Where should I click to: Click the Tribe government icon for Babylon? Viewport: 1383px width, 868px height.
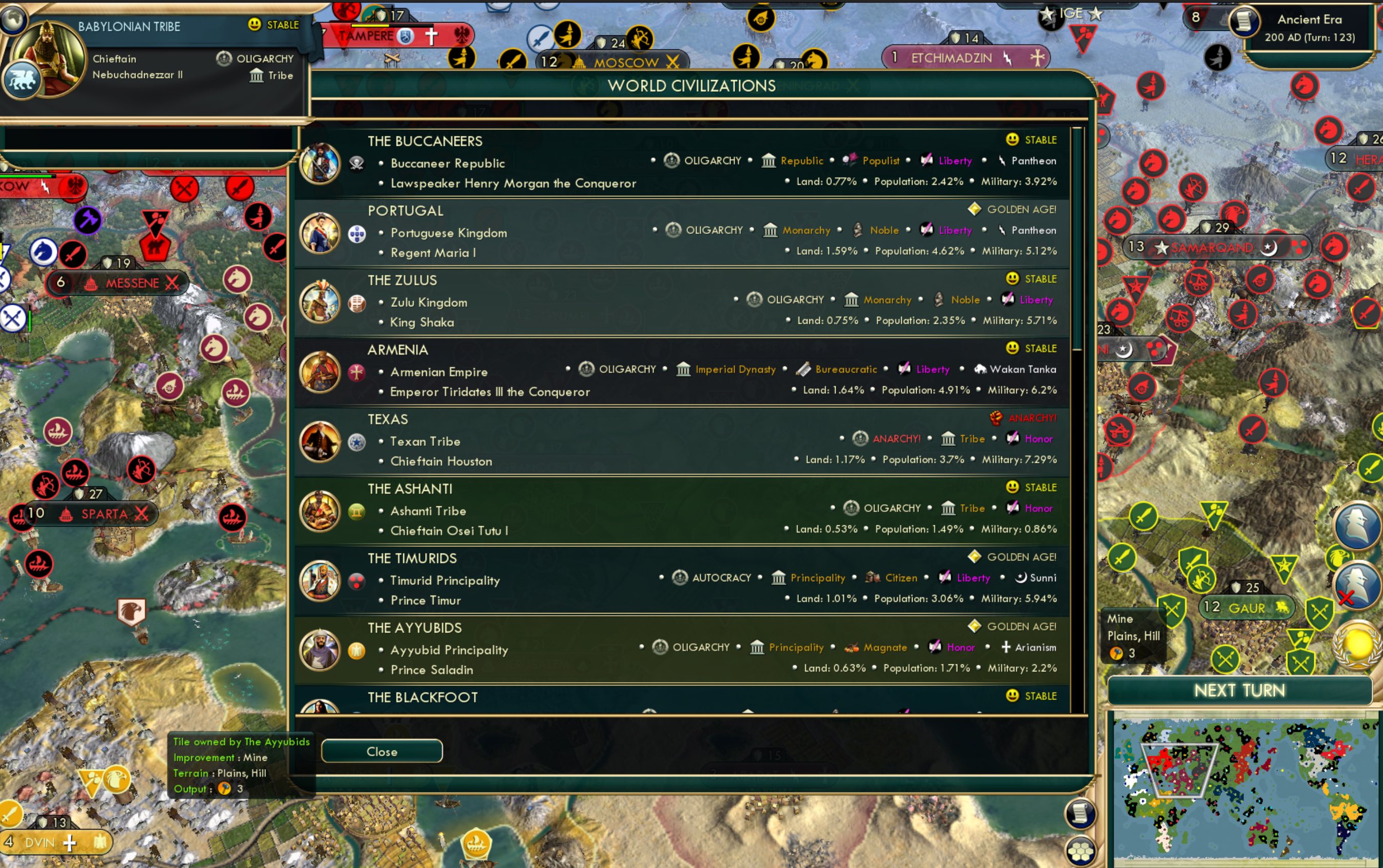257,75
